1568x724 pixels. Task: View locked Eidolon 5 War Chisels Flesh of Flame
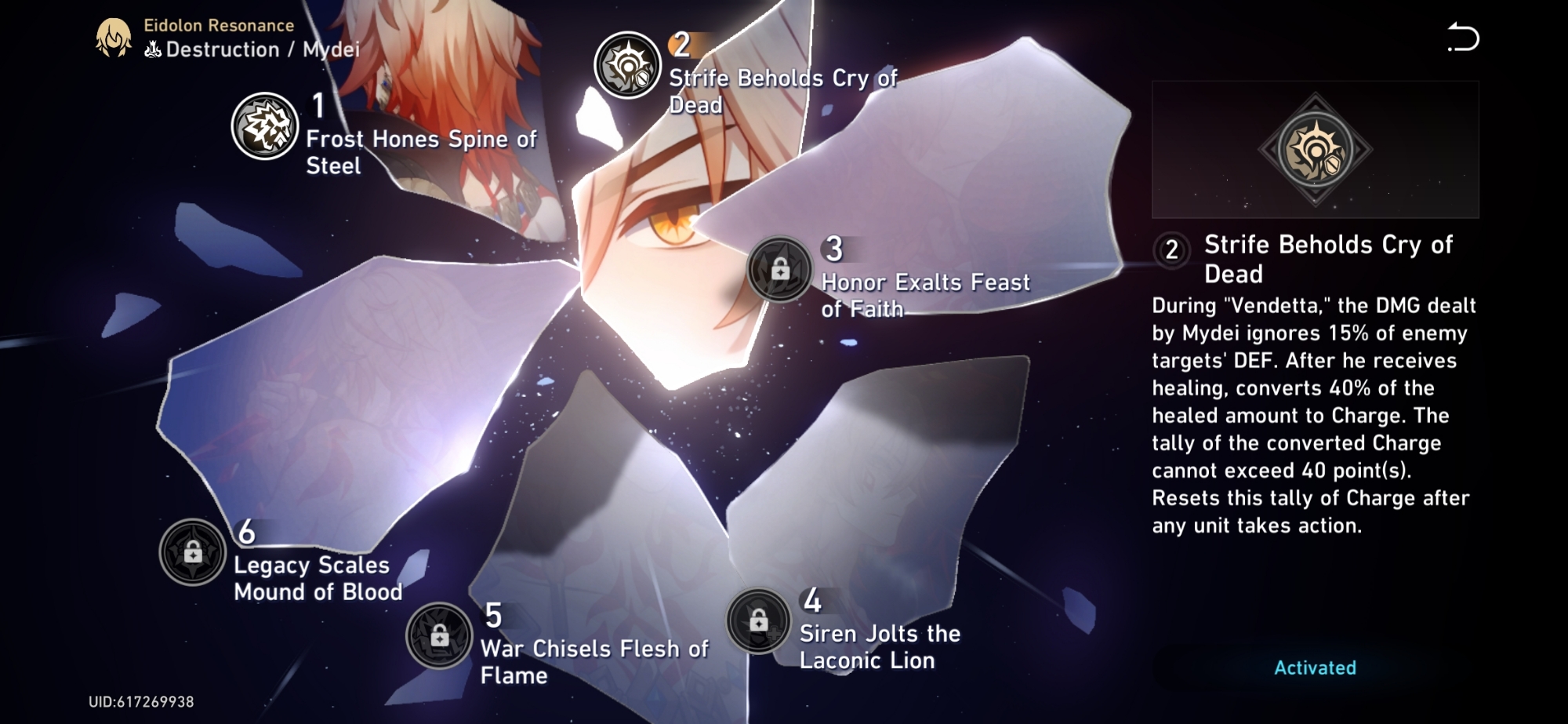(x=439, y=635)
